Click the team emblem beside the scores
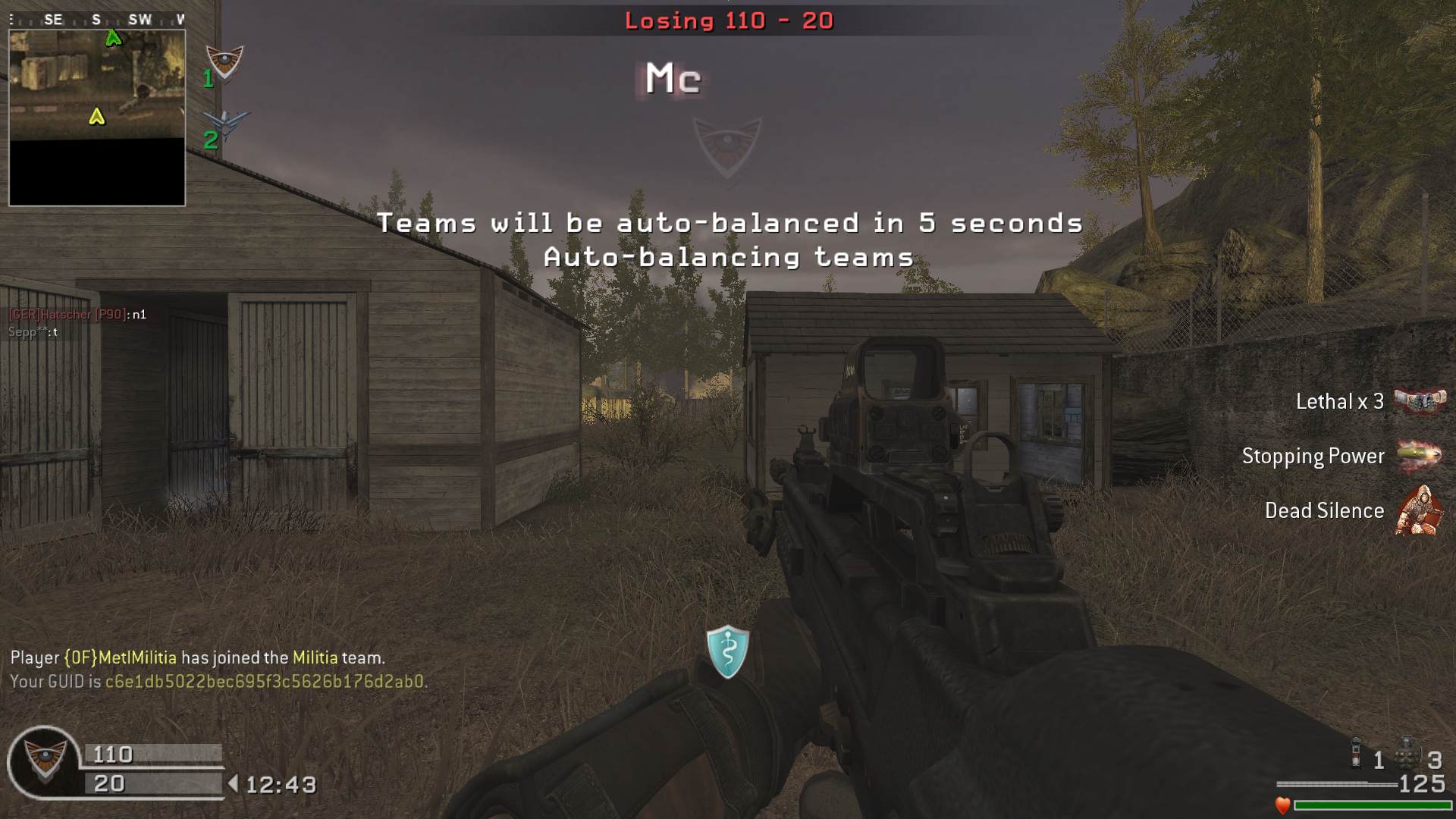 coord(44,761)
